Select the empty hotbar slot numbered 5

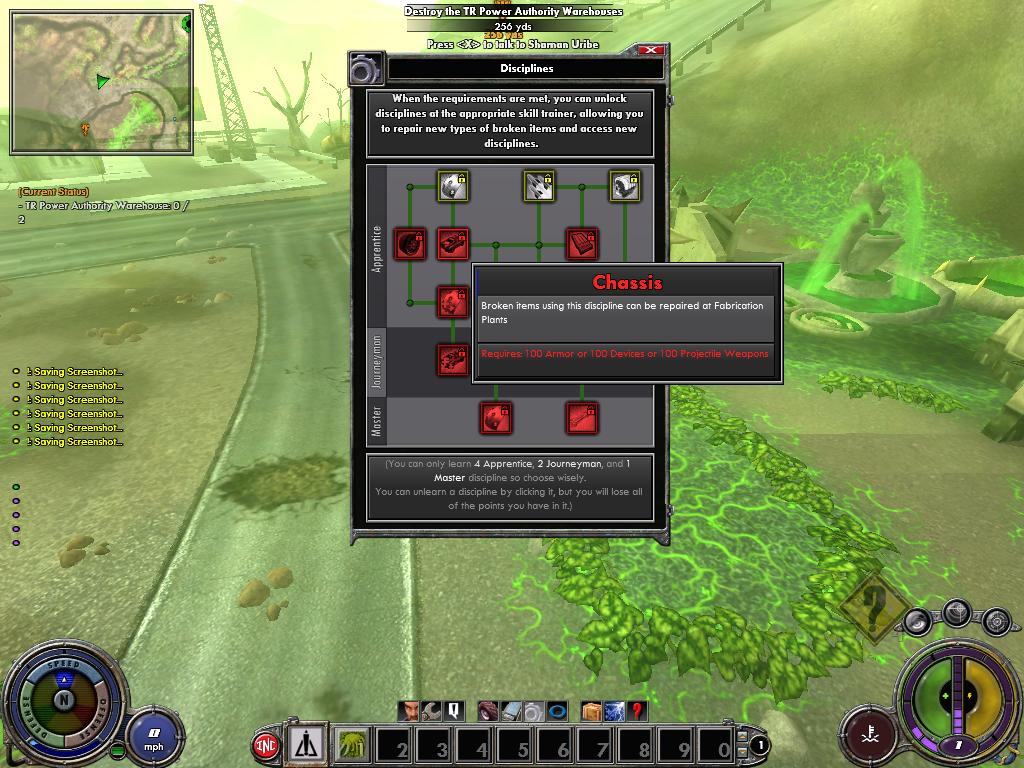[x=518, y=746]
